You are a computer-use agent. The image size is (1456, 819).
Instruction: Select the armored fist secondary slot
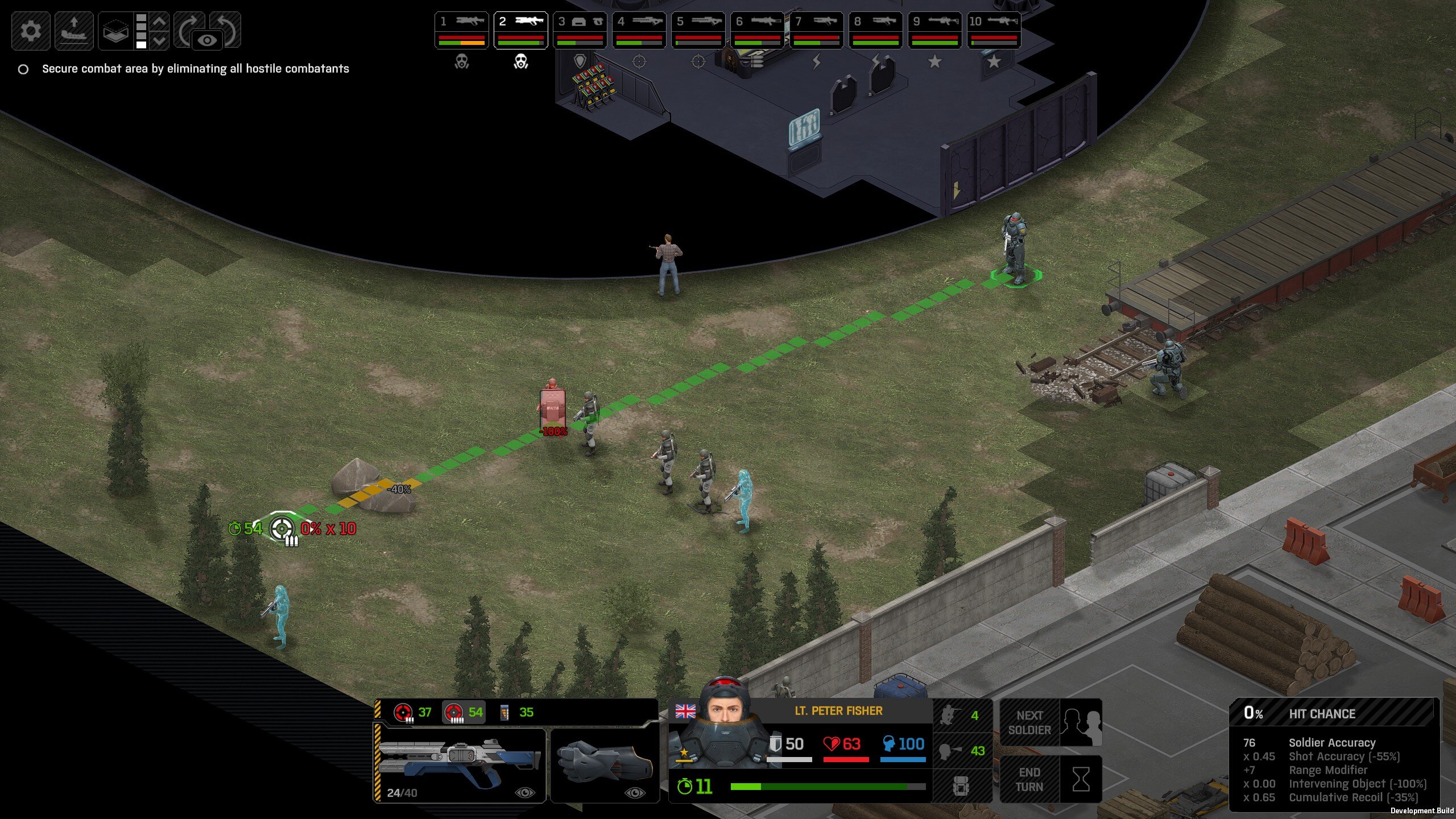pyautogui.click(x=605, y=763)
